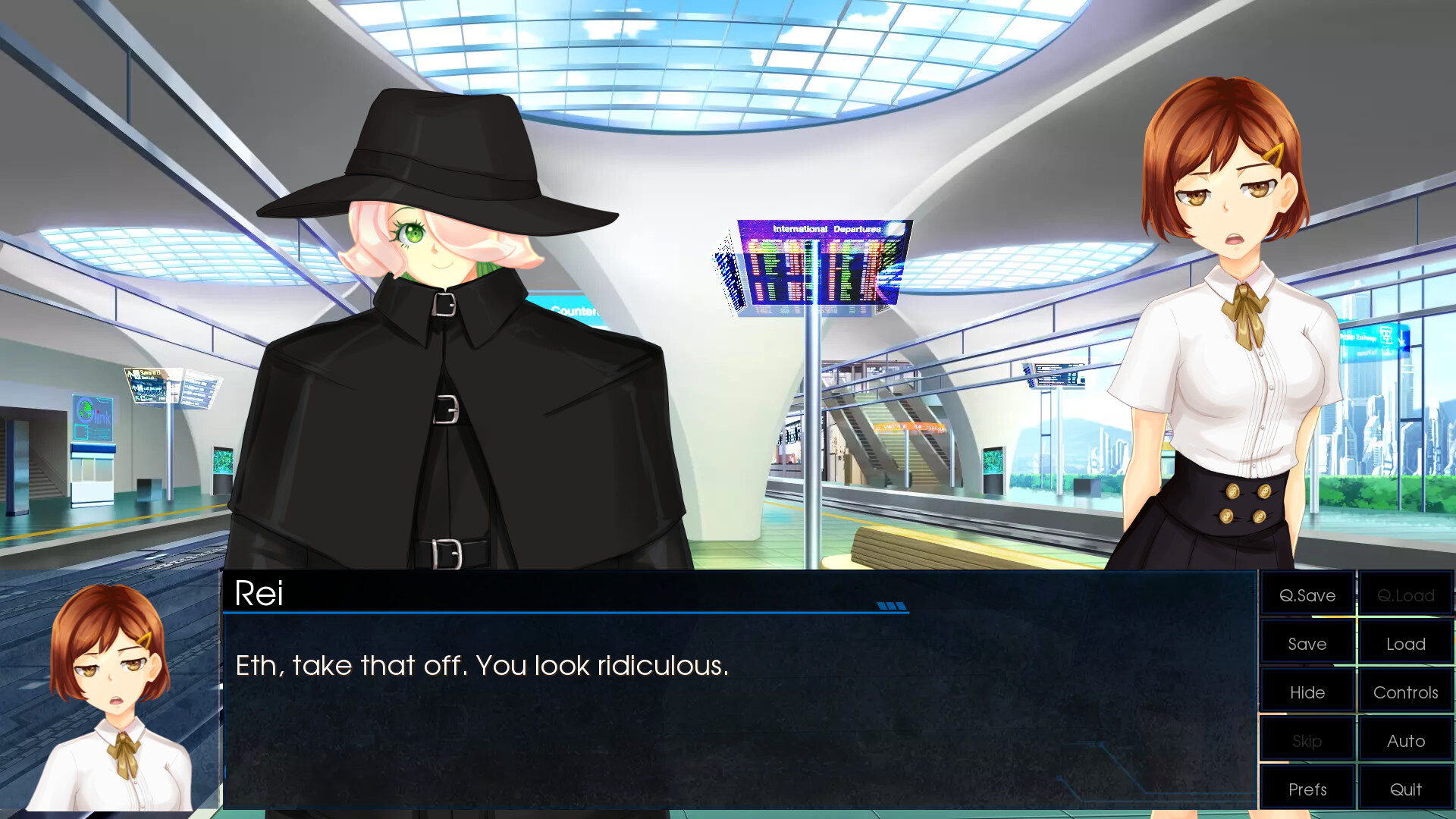Click Quit to exit the game
The image size is (1456, 819).
coord(1405,789)
